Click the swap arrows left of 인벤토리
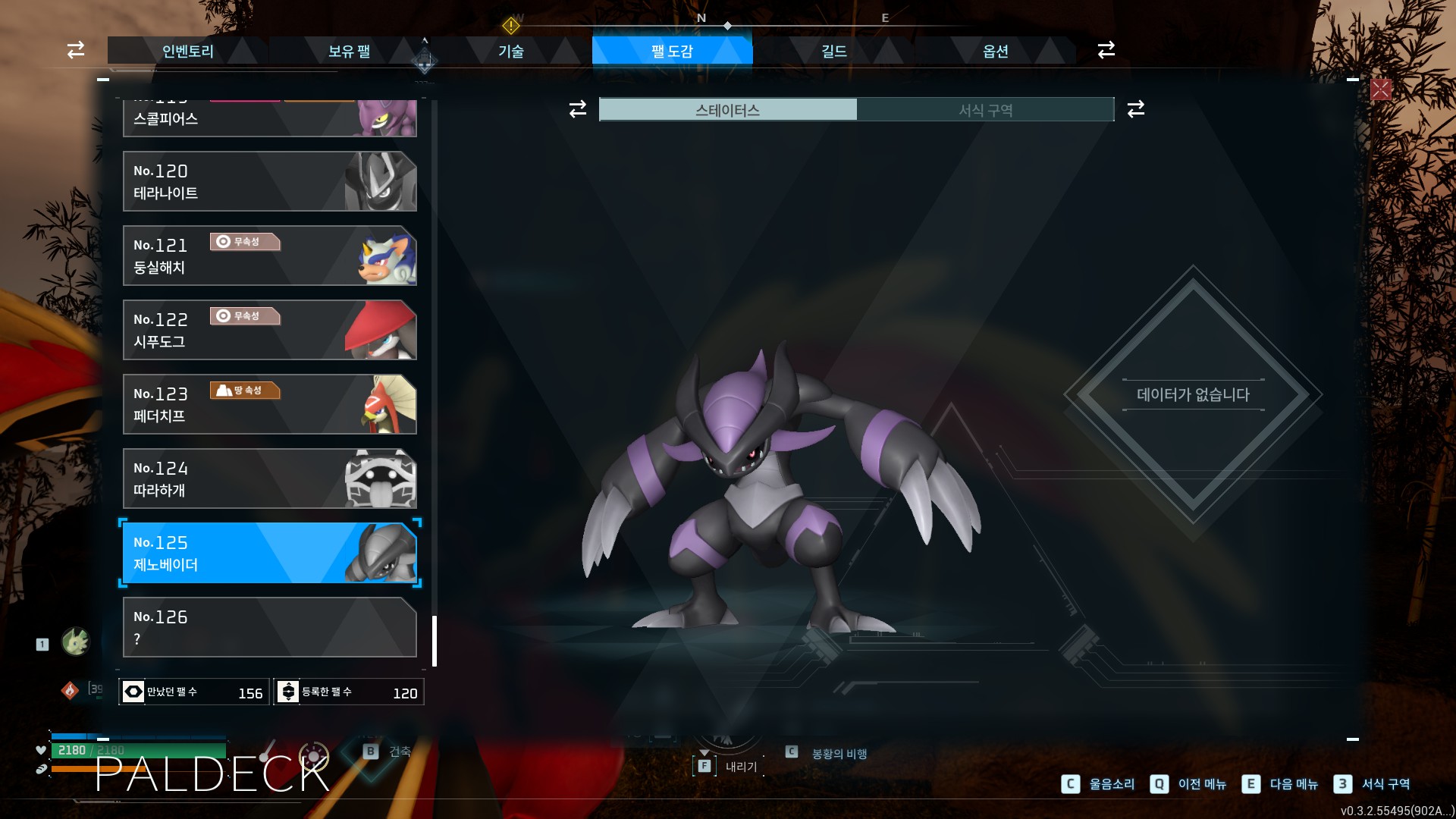This screenshot has height=819, width=1456. click(76, 50)
